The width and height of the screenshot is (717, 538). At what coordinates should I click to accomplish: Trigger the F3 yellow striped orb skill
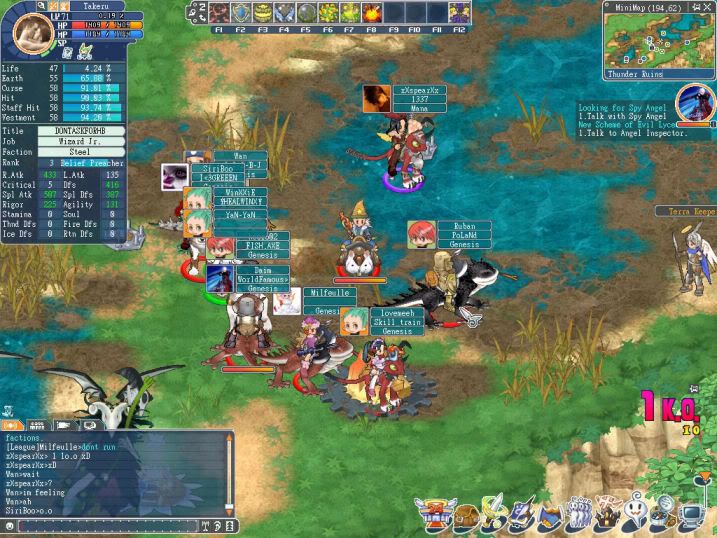262,13
